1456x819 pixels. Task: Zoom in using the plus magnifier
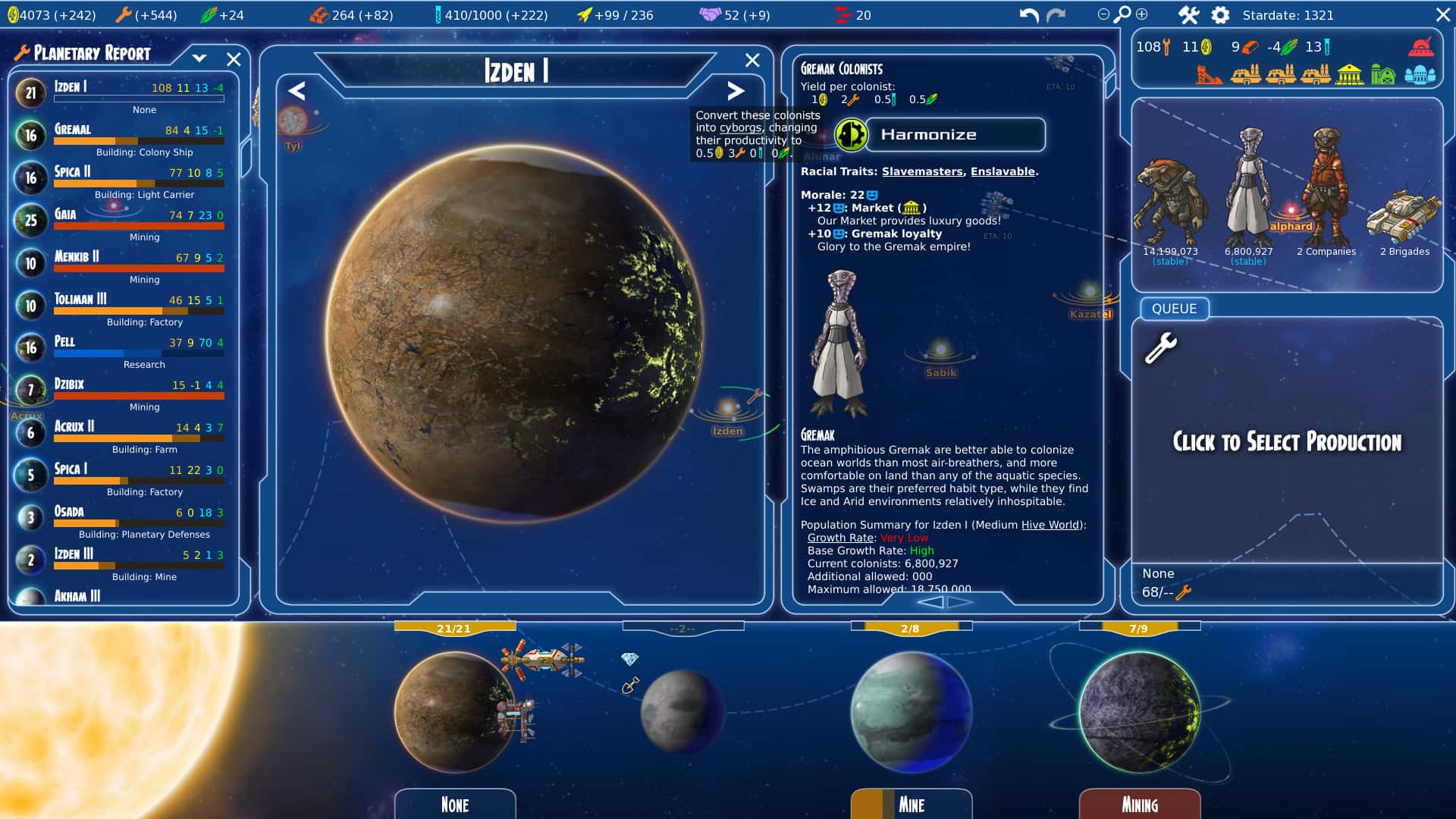pos(1141,14)
